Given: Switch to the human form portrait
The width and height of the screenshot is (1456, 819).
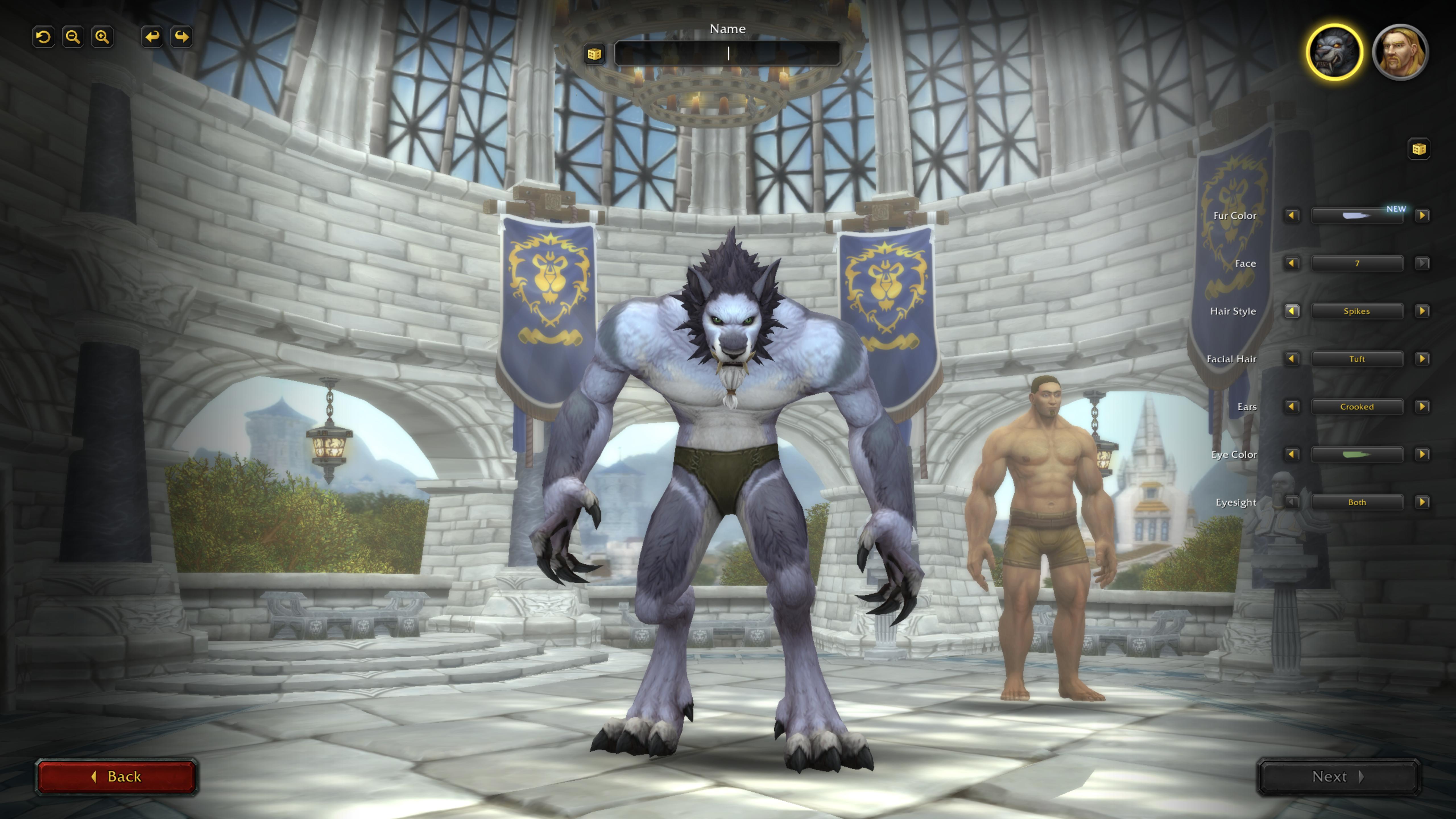Looking at the screenshot, I should tap(1400, 53).
